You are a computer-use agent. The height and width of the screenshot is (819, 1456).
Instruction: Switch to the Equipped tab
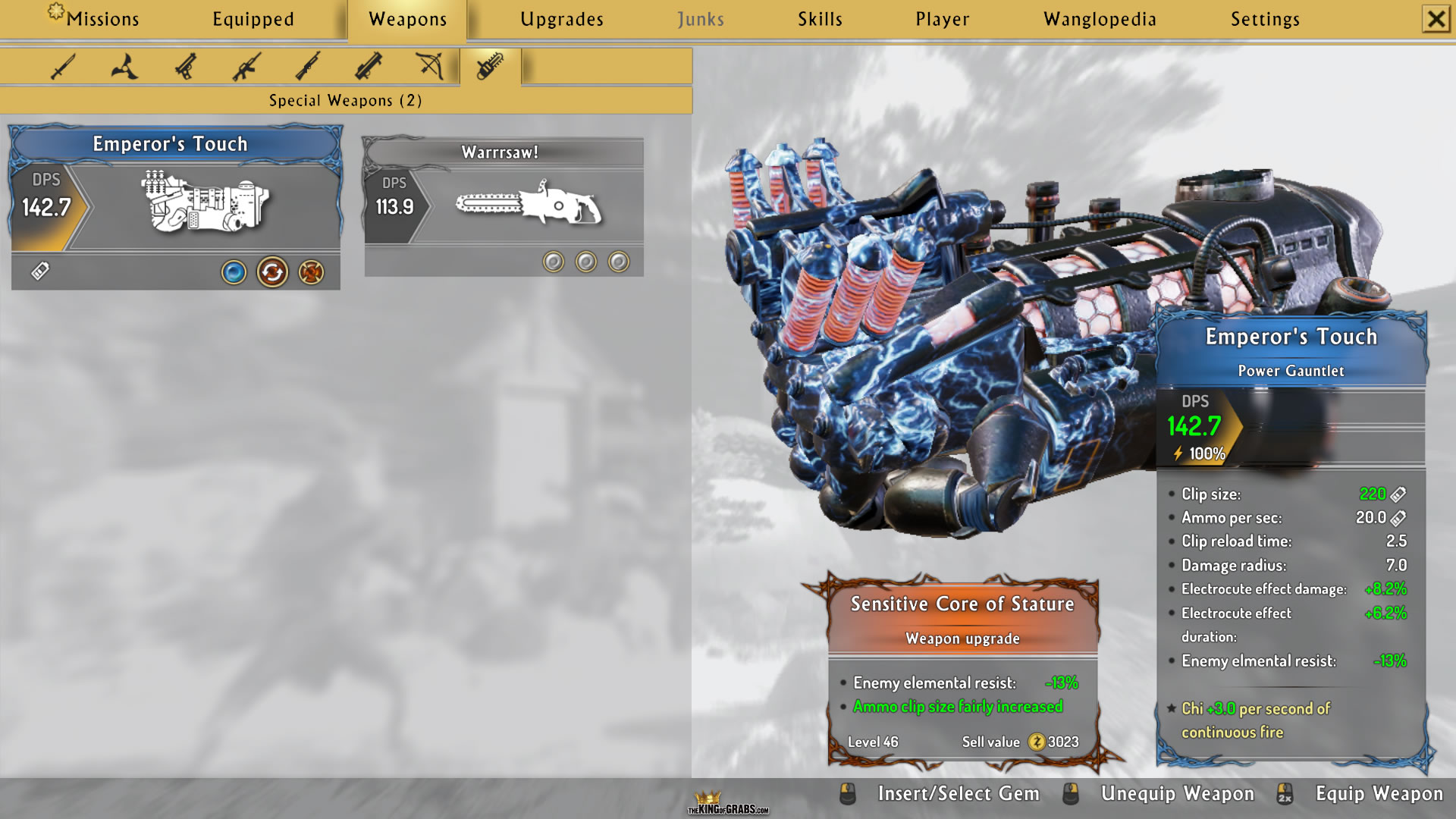(253, 19)
